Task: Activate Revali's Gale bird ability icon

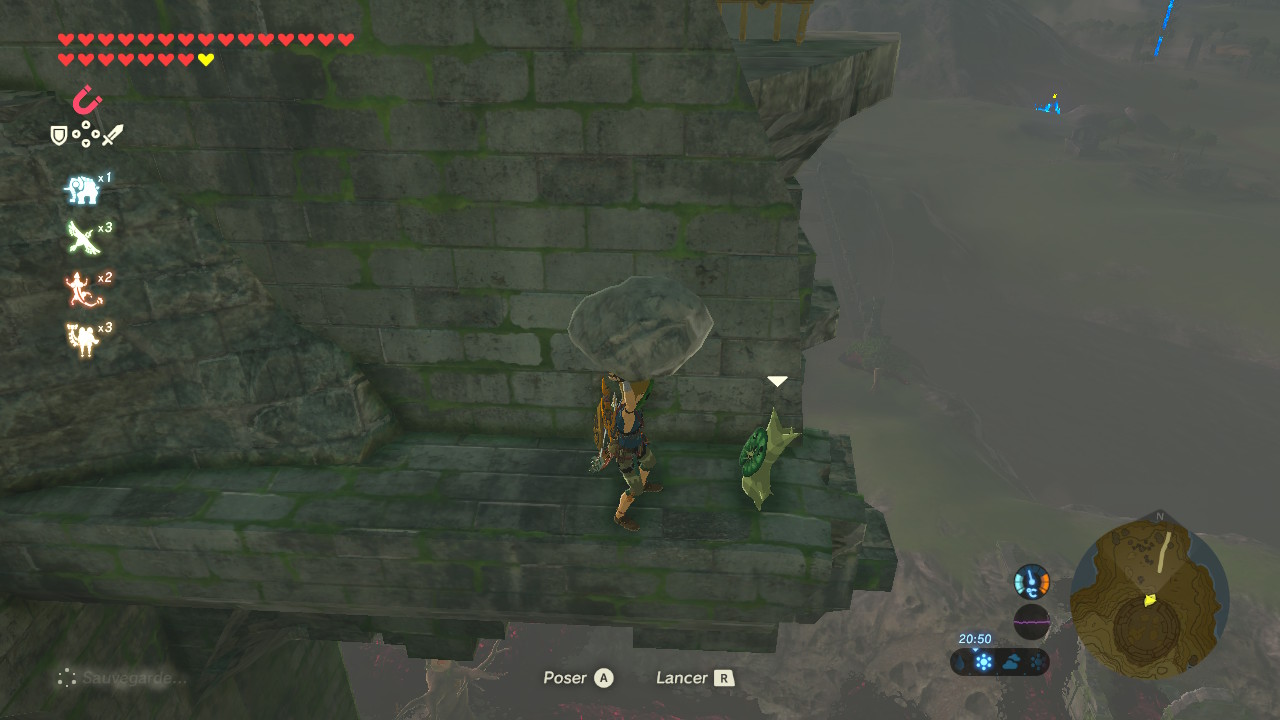Action: point(82,237)
